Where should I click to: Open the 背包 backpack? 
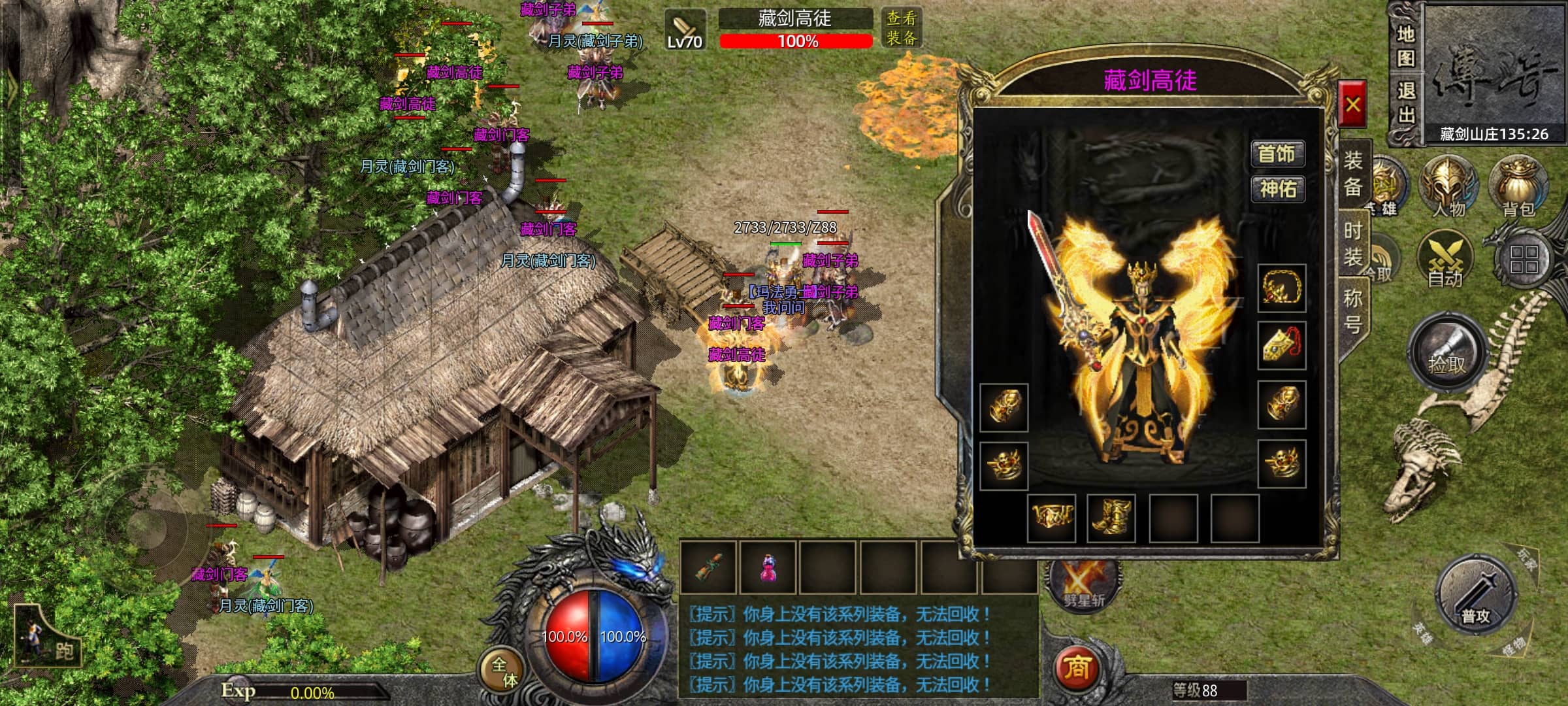click(x=1518, y=188)
